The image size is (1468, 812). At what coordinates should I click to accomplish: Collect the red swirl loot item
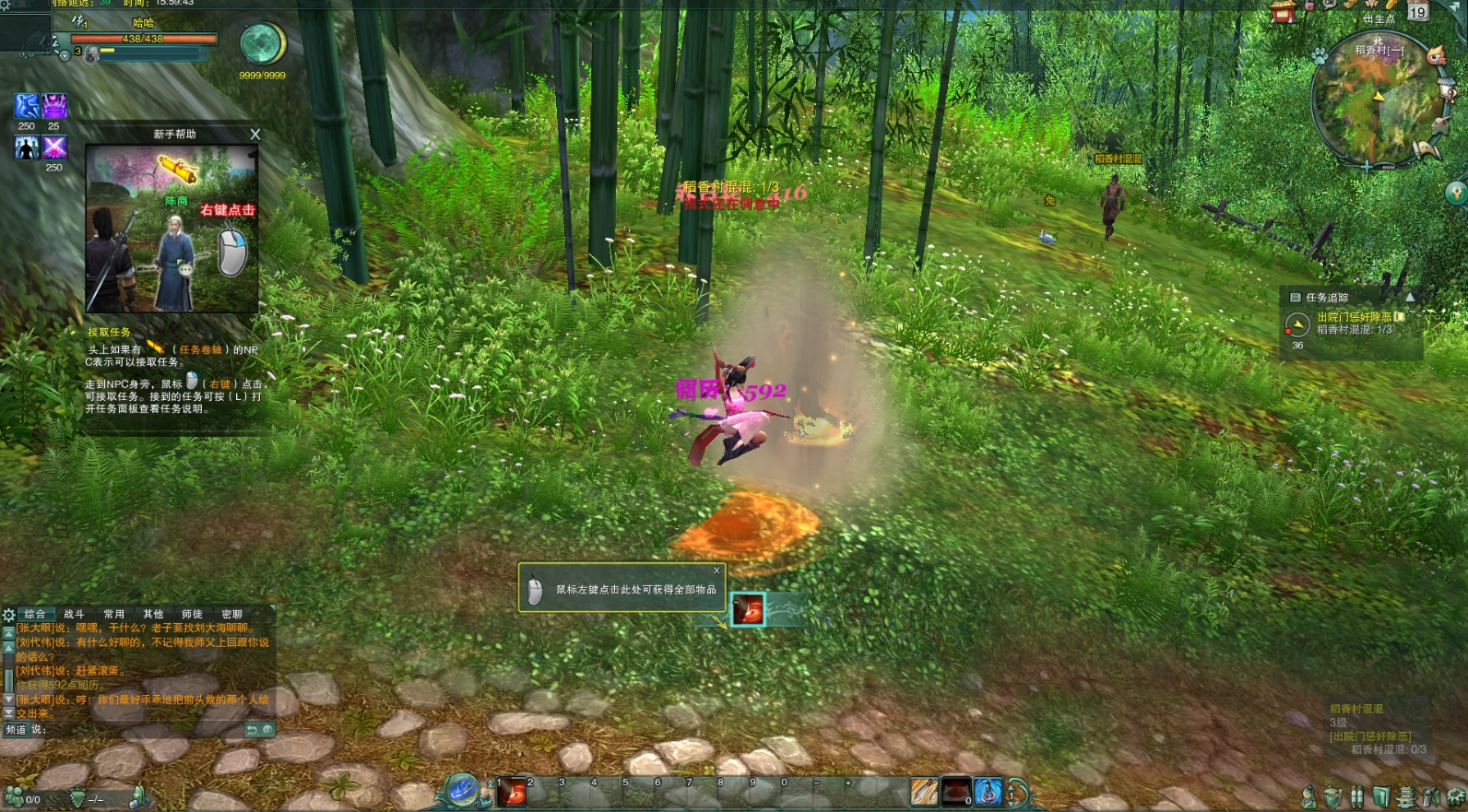(748, 609)
